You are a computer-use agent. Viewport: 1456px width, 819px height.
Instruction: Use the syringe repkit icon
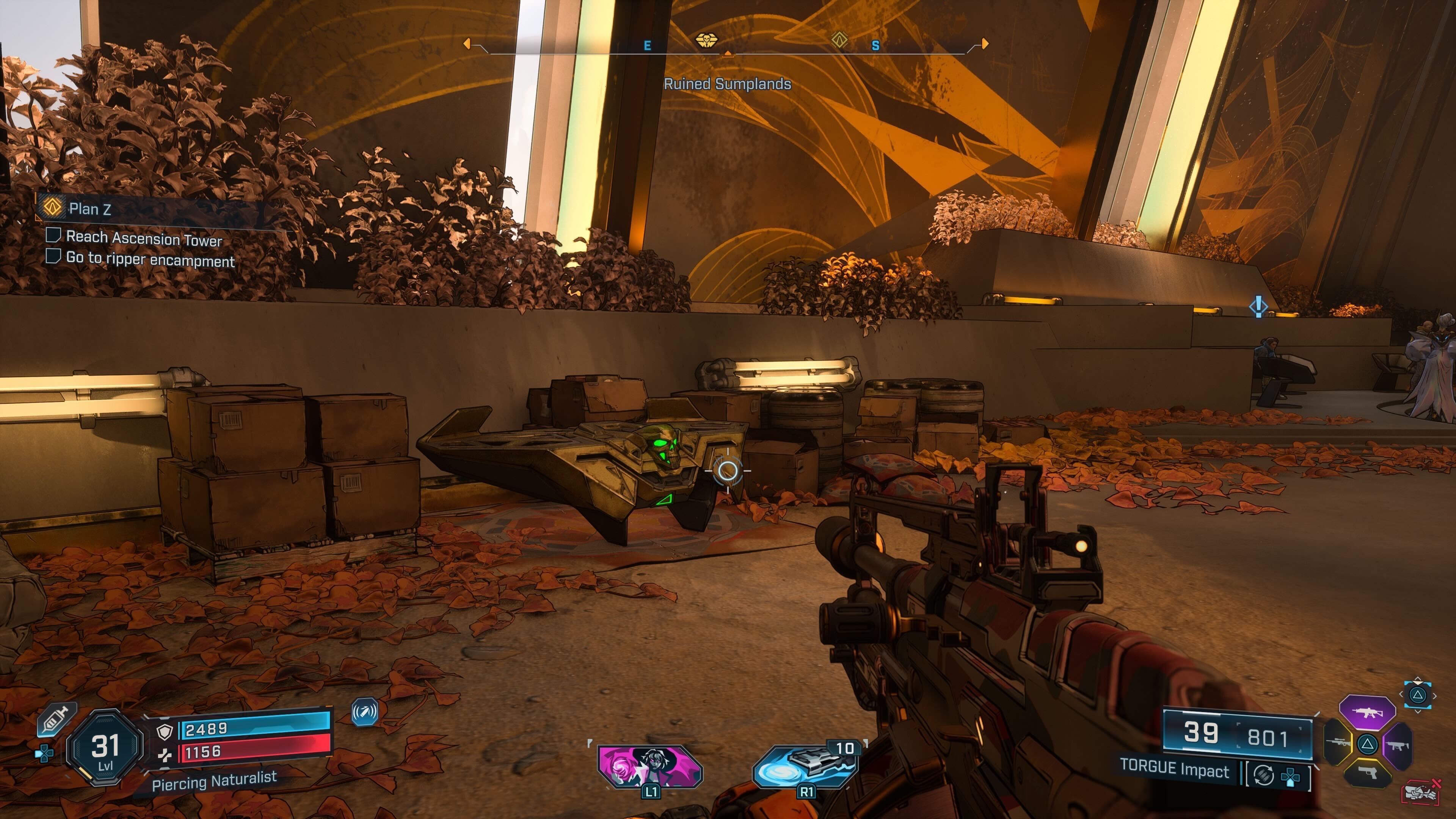56,720
